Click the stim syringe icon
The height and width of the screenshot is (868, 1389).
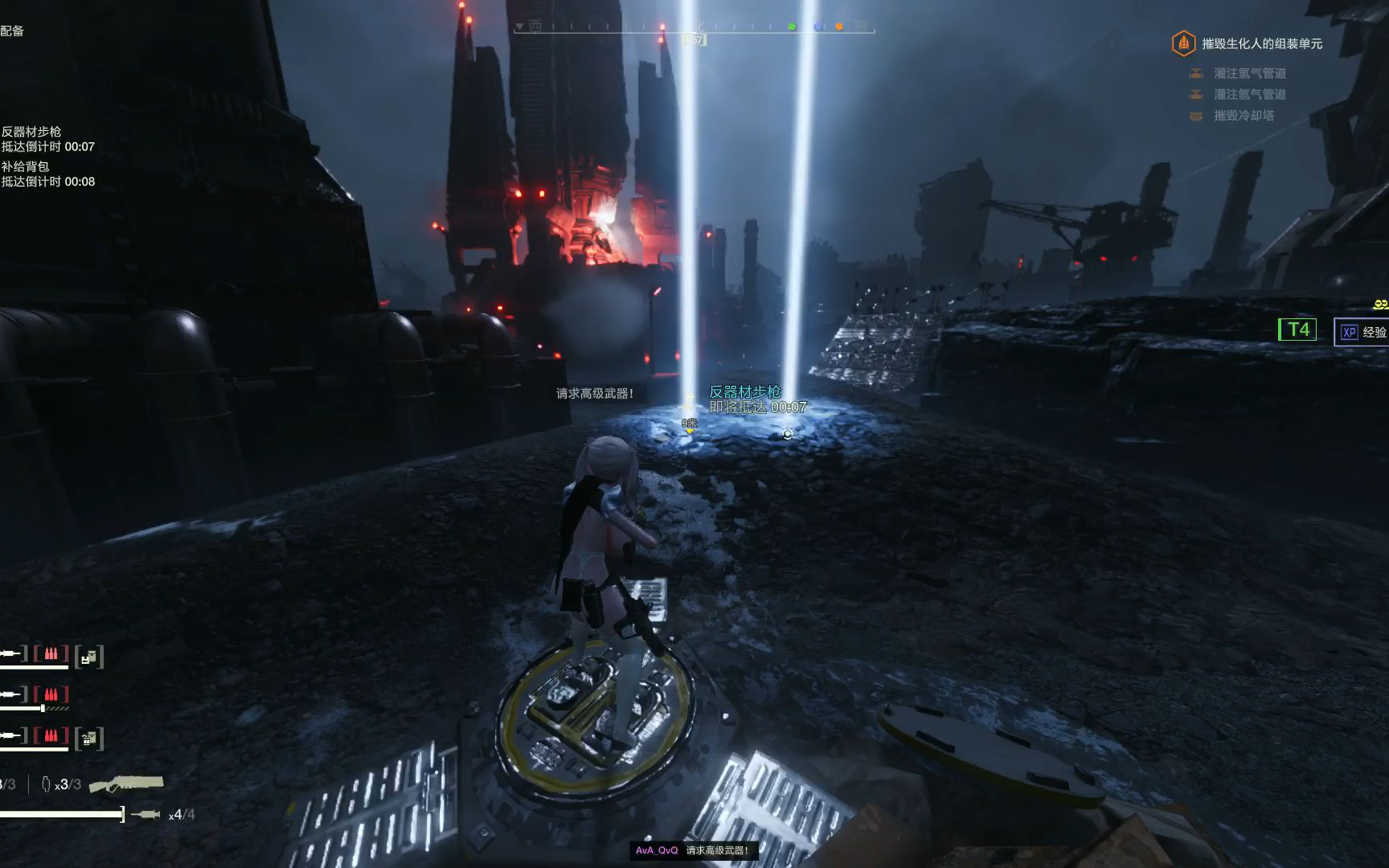[145, 815]
